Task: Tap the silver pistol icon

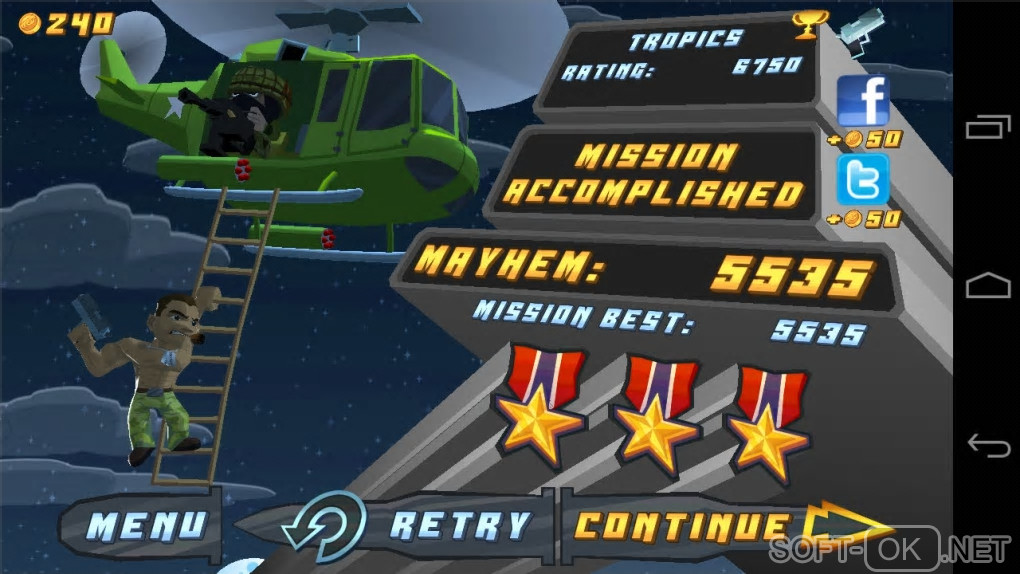Action: click(861, 26)
